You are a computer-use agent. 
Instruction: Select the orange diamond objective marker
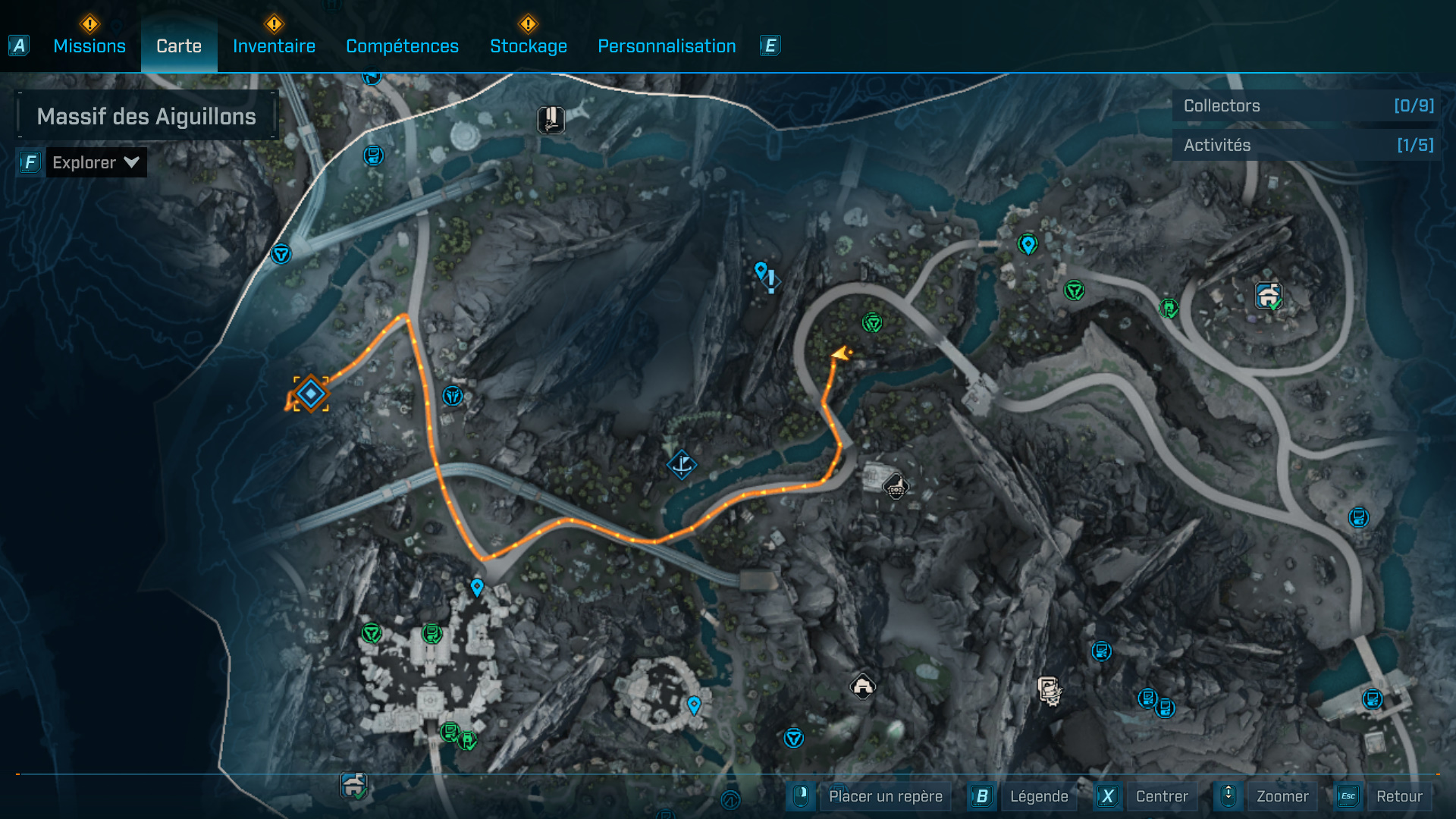(311, 394)
